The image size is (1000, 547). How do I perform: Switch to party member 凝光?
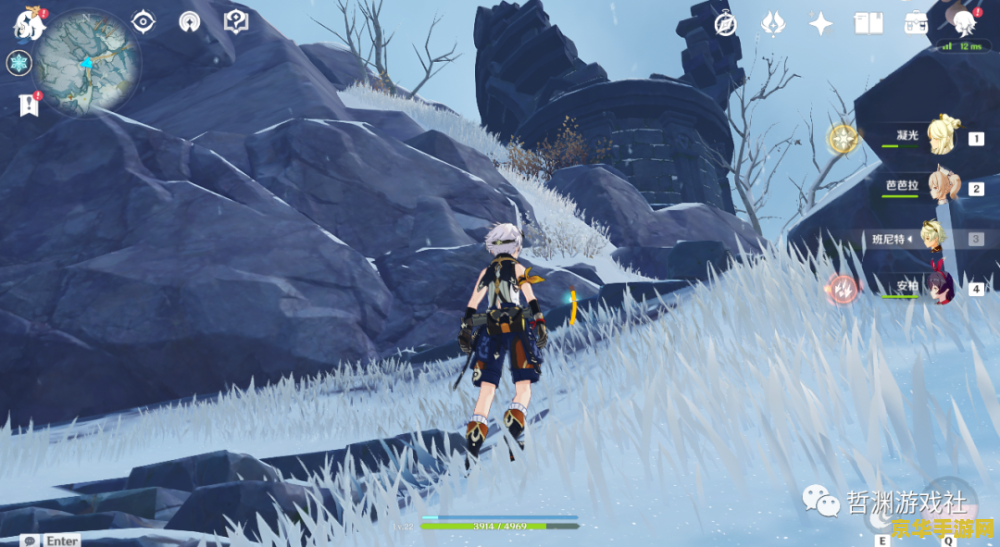942,135
